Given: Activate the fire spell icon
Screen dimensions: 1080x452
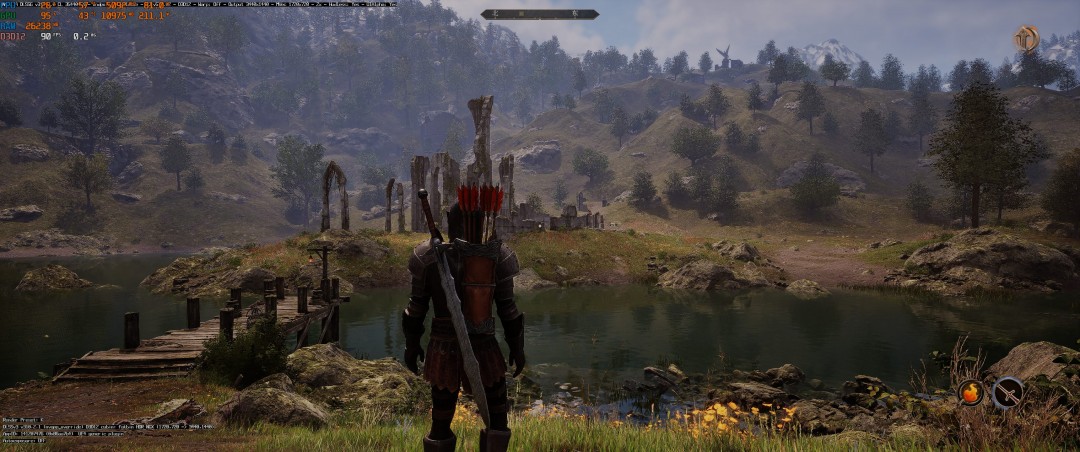Looking at the screenshot, I should pos(970,392).
